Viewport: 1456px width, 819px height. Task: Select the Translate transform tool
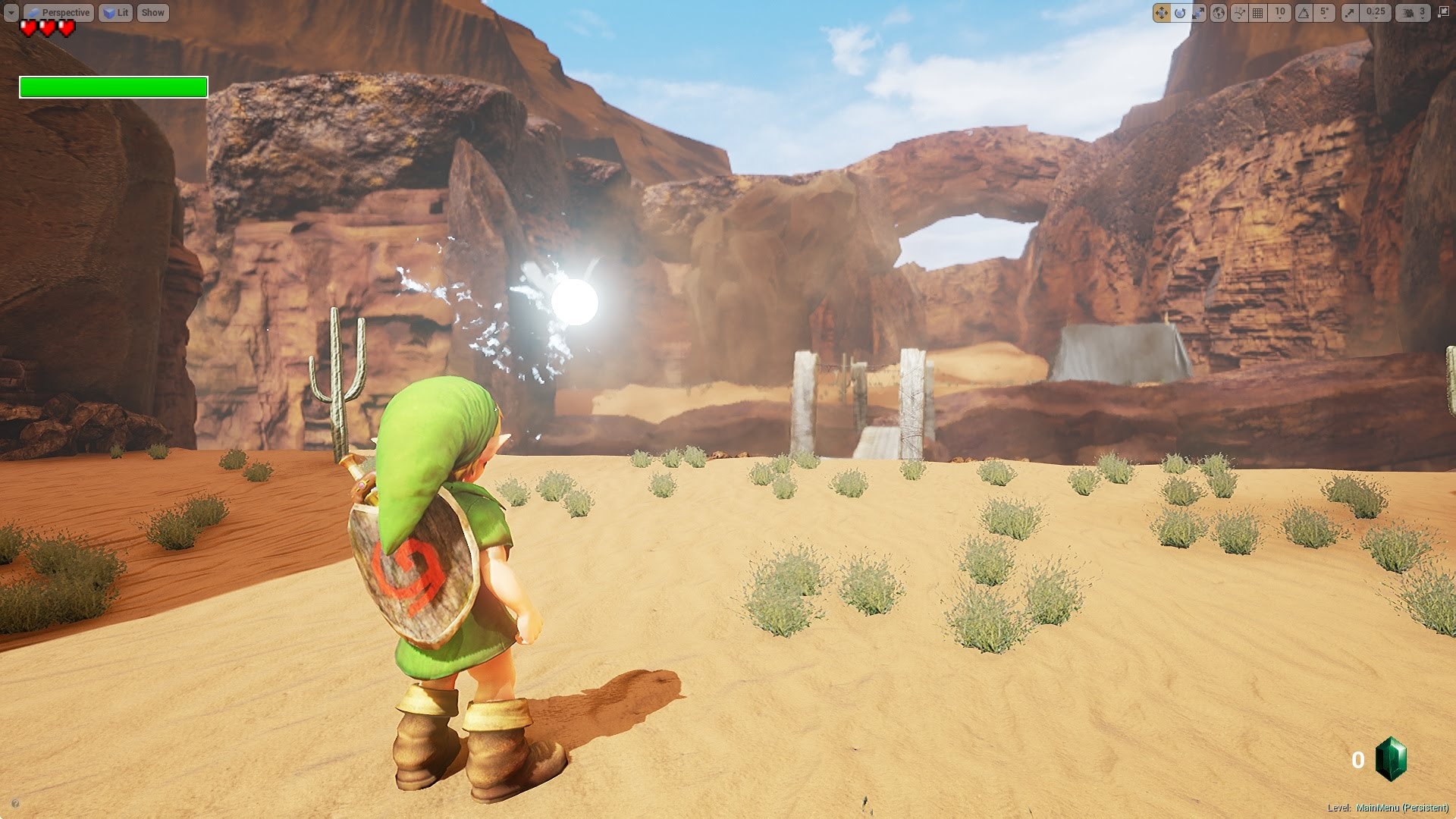tap(1161, 12)
